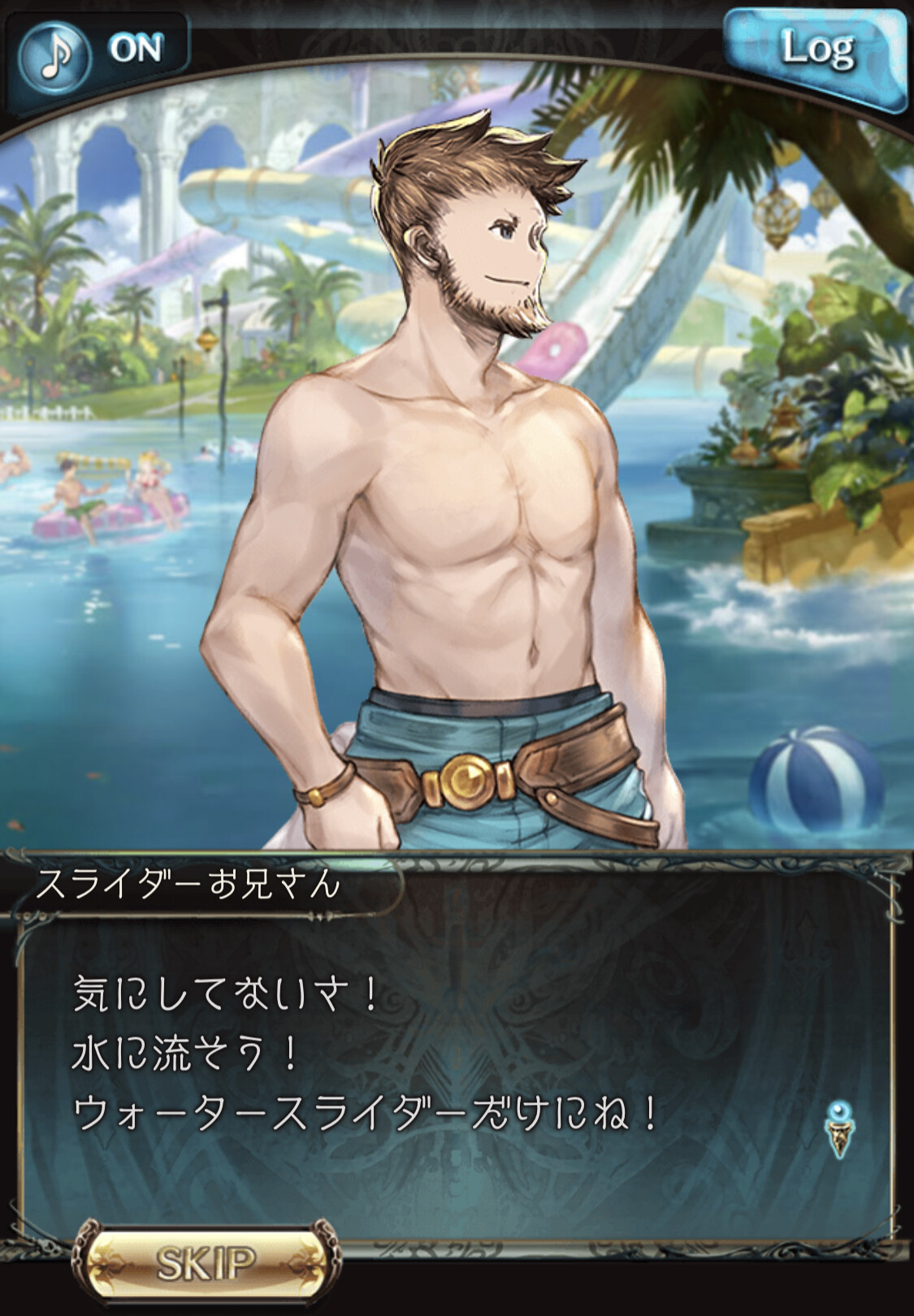The height and width of the screenshot is (1316, 914).
Task: Skip the story scene with SKIP
Action: pyautogui.click(x=206, y=1264)
